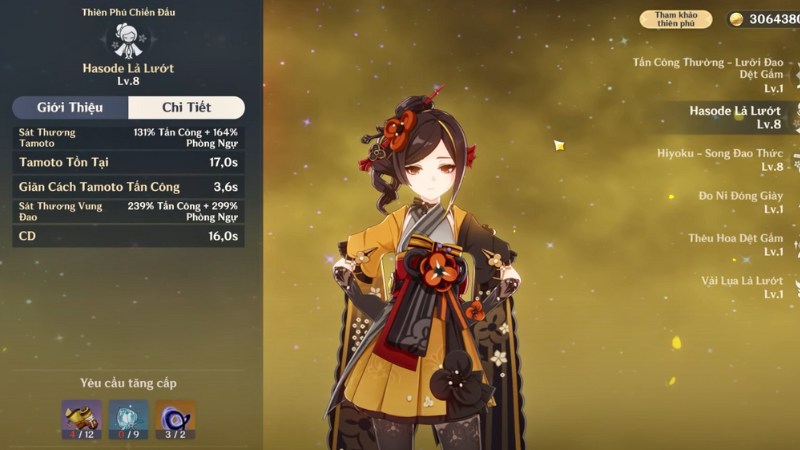
Task: Select the Hasode Lả Lướt talent row
Action: [x=735, y=117]
